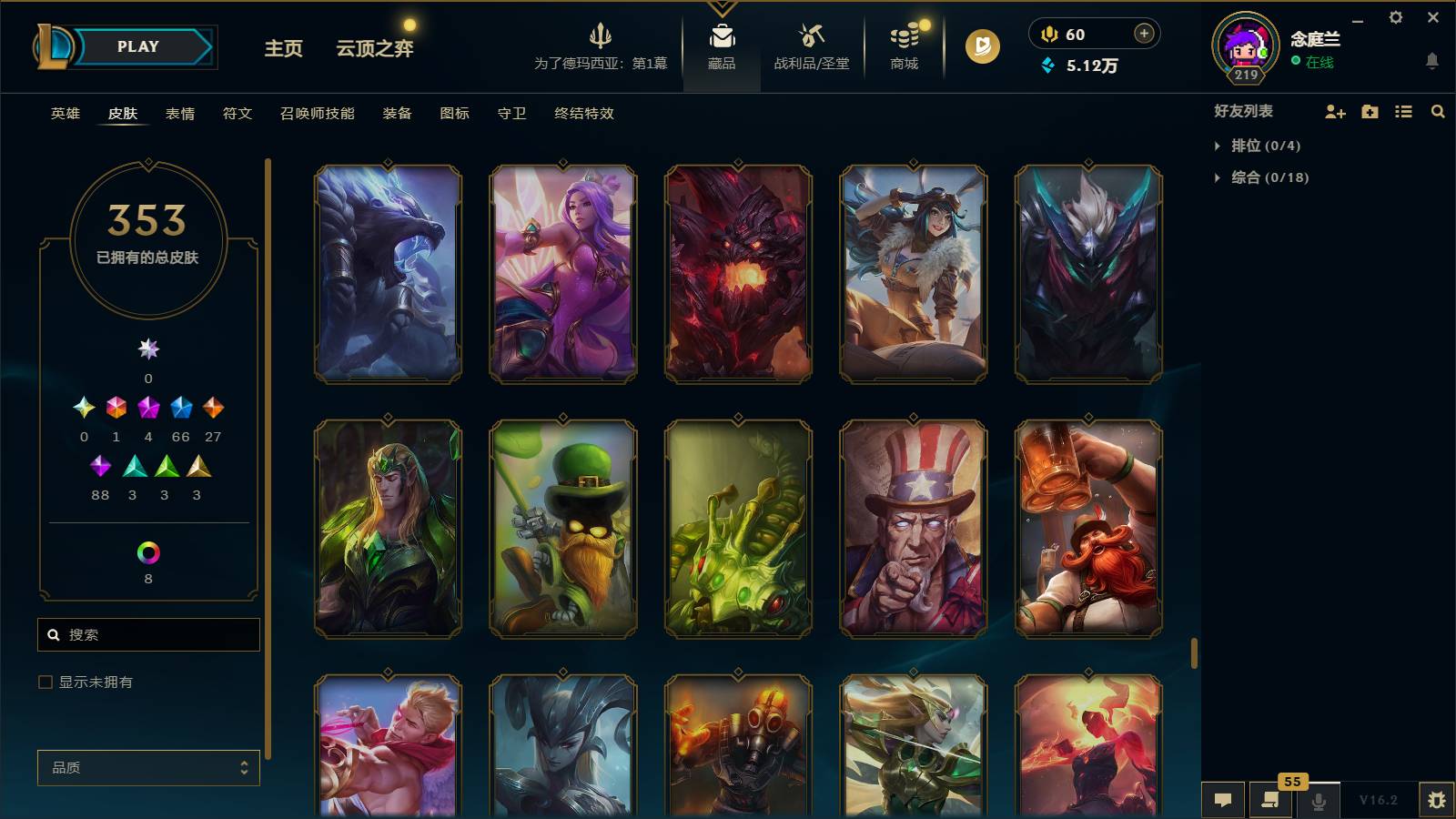This screenshot has height=819, width=1456.
Task: Toggle the friend list view icon
Action: [1403, 111]
